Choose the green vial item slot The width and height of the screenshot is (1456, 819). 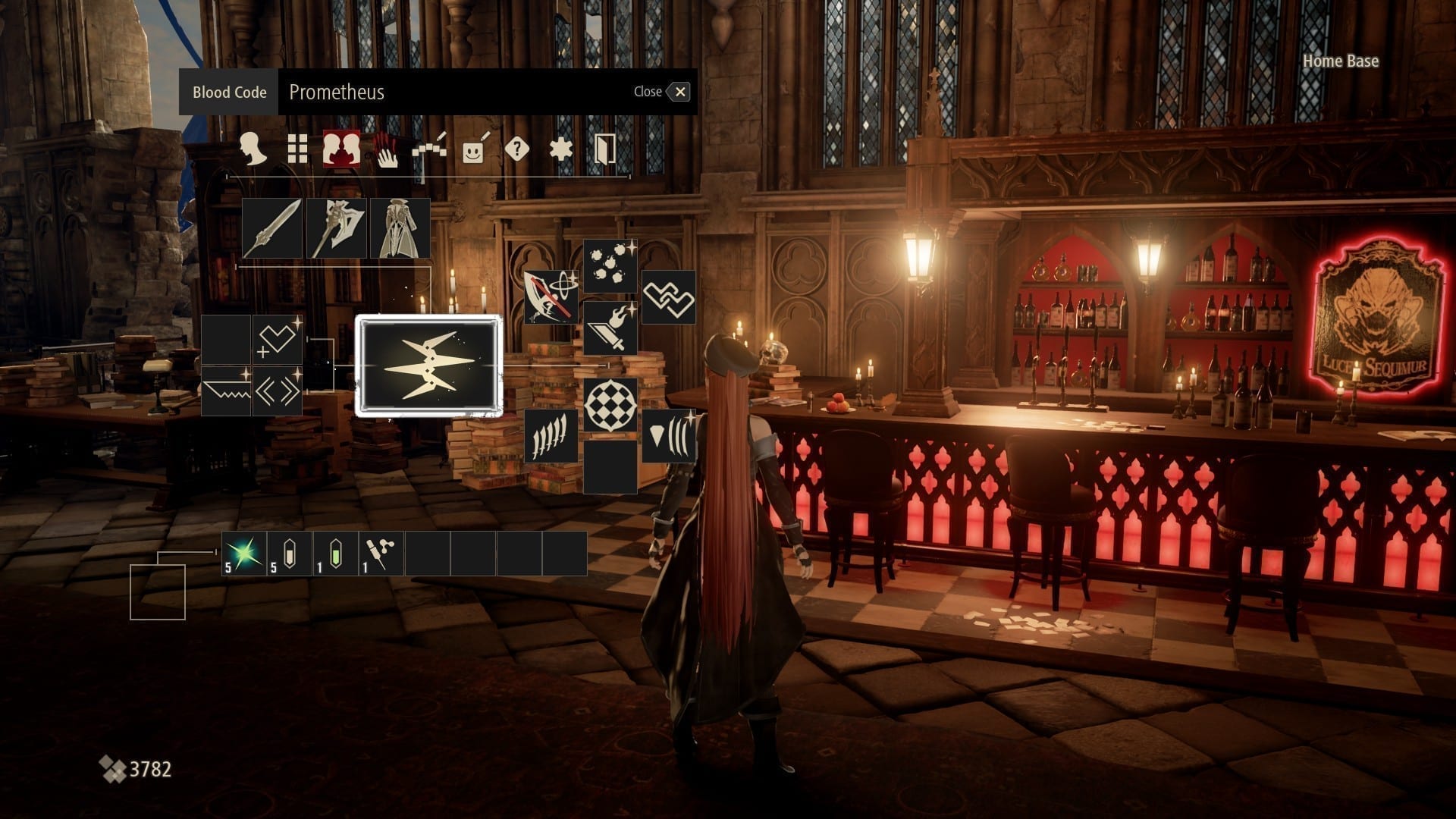(335, 554)
